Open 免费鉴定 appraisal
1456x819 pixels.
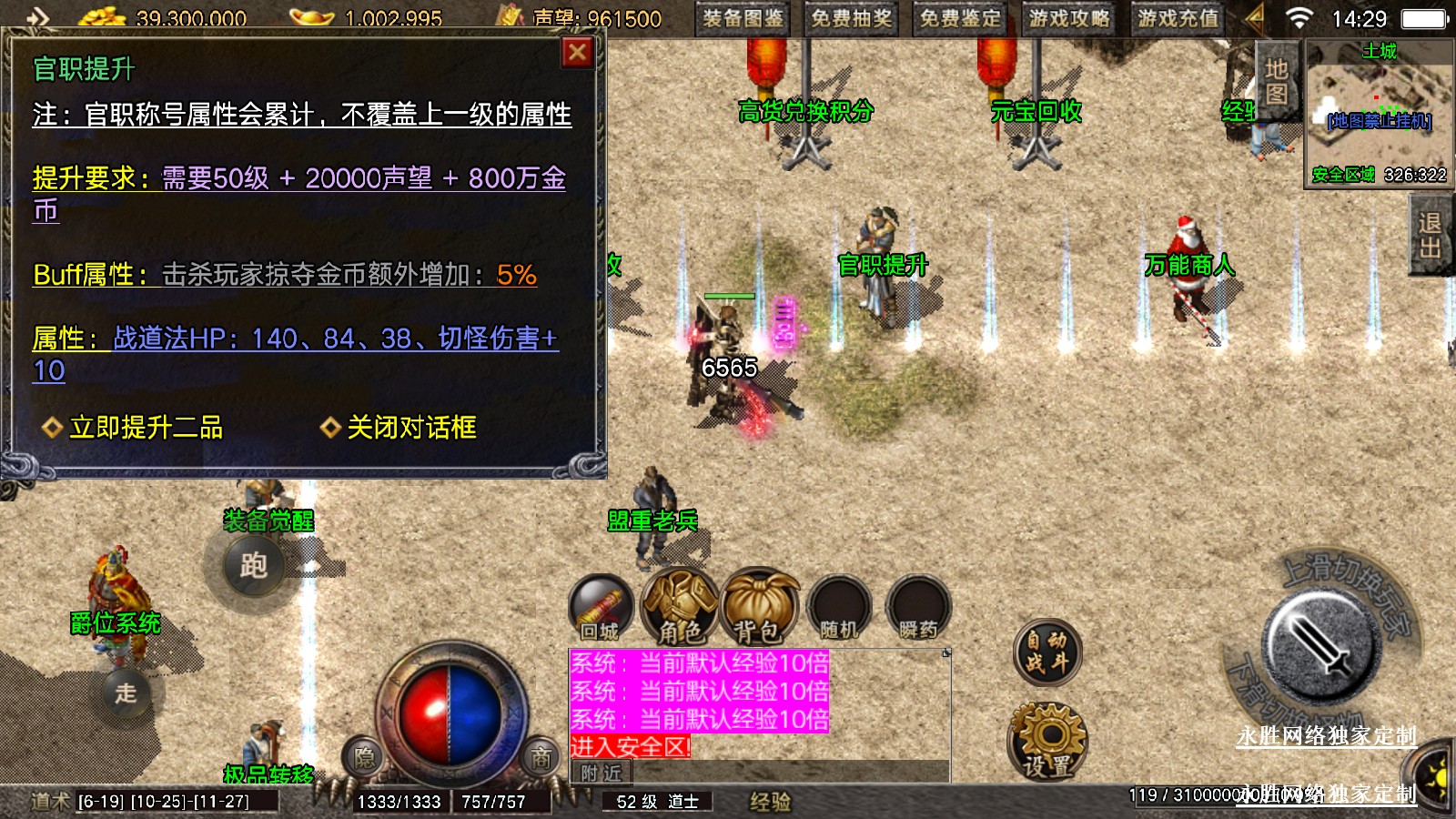point(960,18)
